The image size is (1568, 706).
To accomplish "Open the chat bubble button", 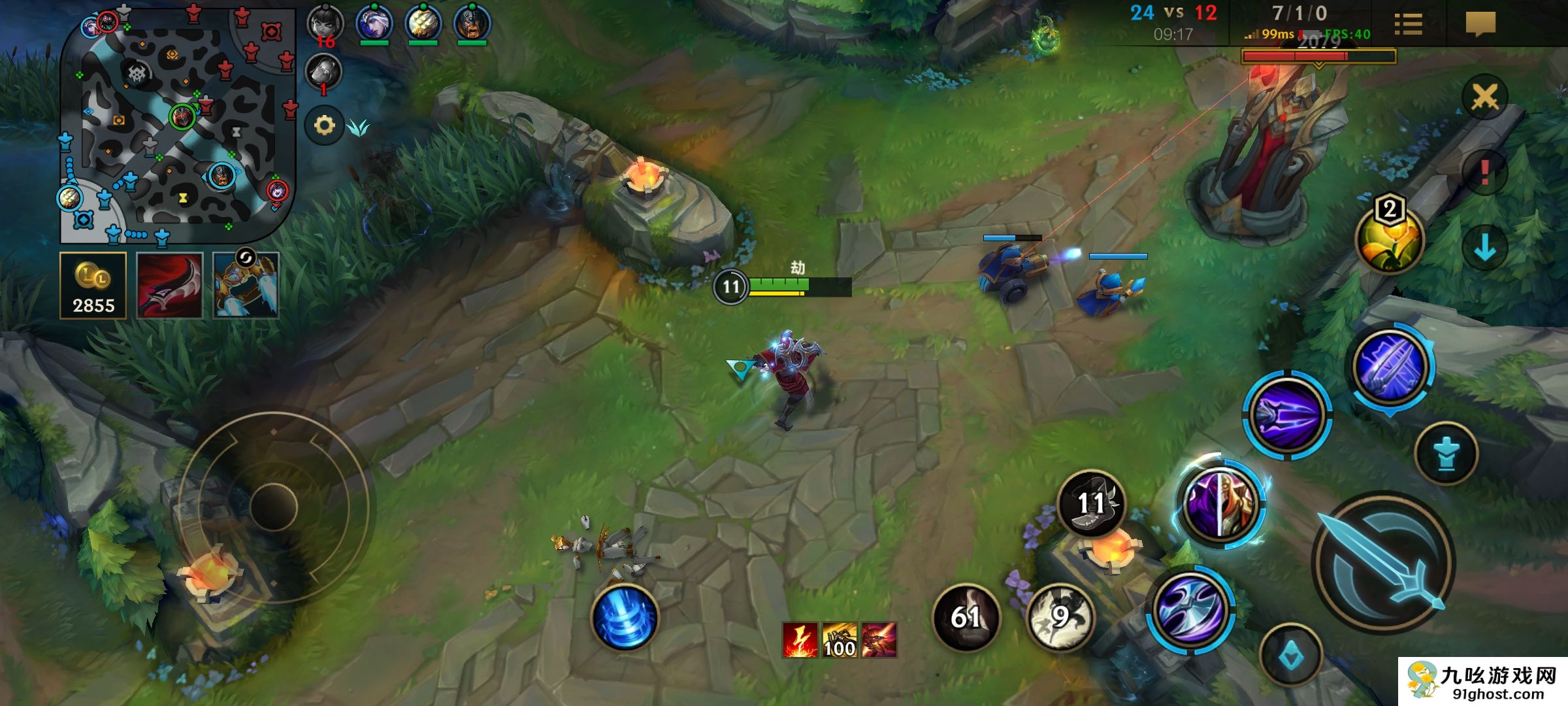I will [x=1480, y=25].
